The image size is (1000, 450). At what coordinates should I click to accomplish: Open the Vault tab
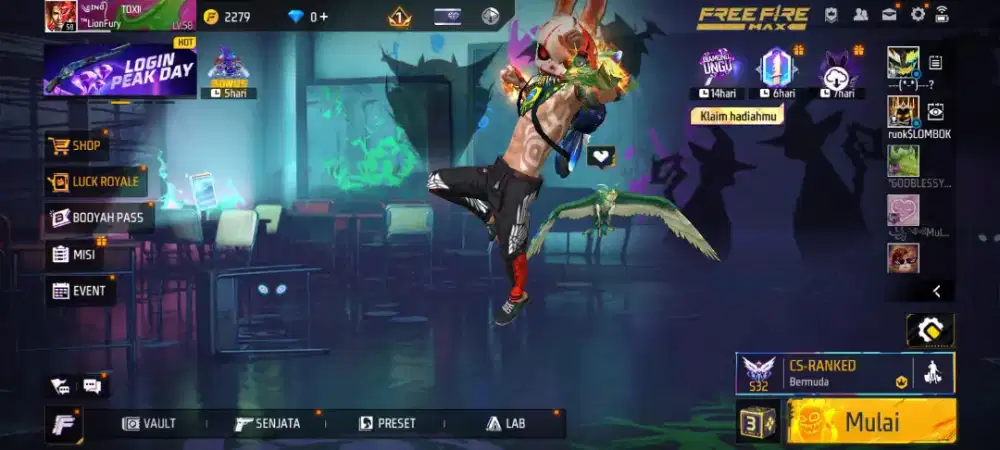coord(149,423)
